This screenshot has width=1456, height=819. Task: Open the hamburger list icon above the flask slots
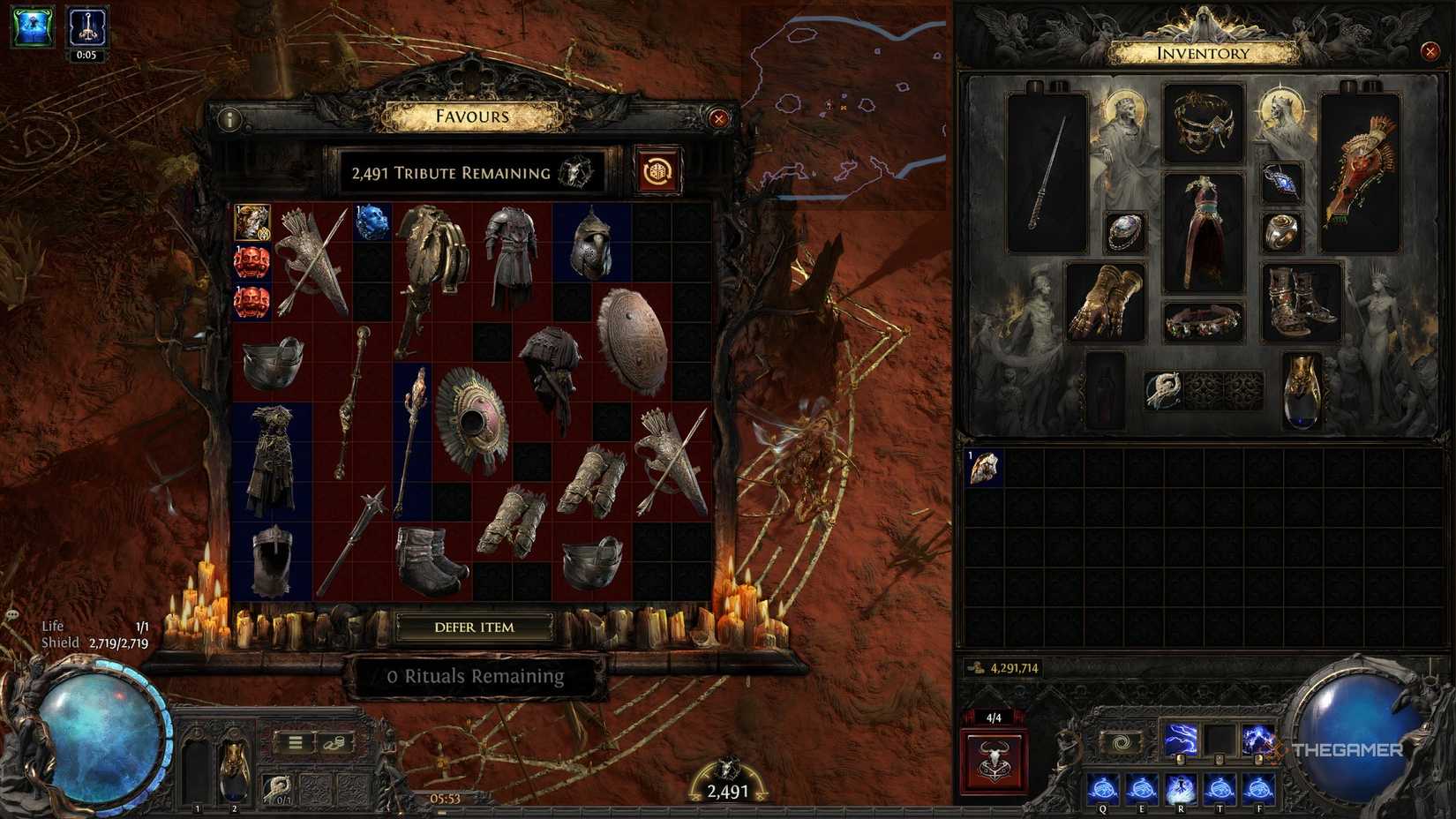pos(295,741)
